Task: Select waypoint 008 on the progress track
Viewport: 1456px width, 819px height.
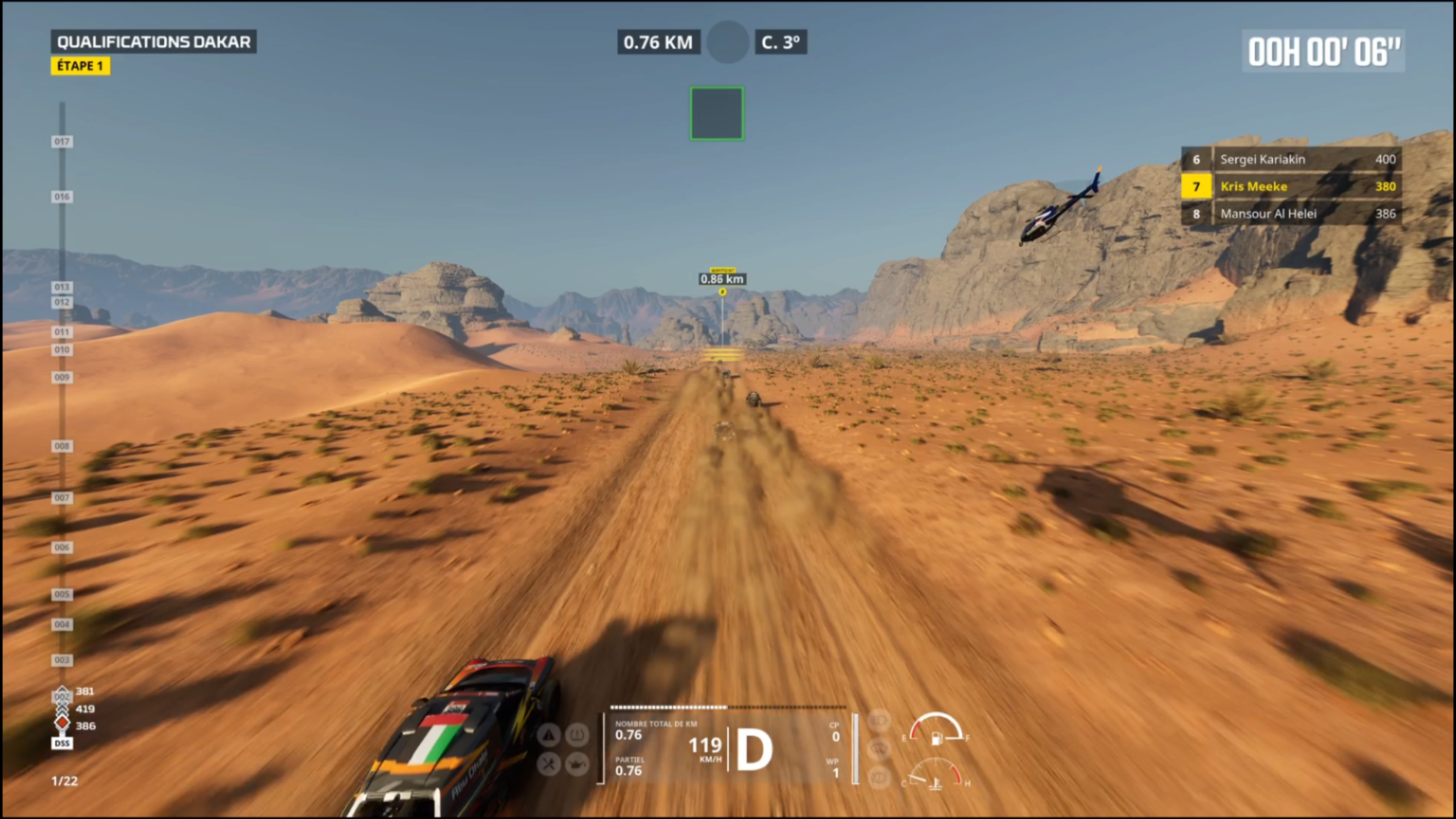Action: click(x=62, y=446)
